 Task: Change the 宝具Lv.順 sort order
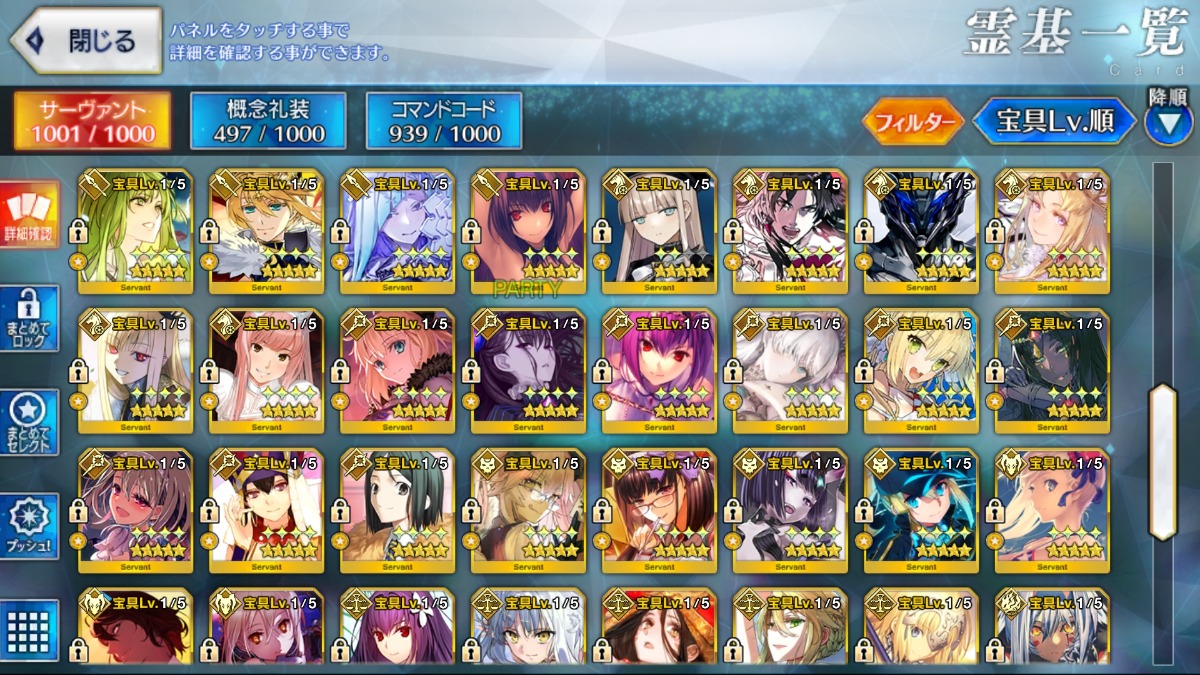pyautogui.click(x=1054, y=122)
